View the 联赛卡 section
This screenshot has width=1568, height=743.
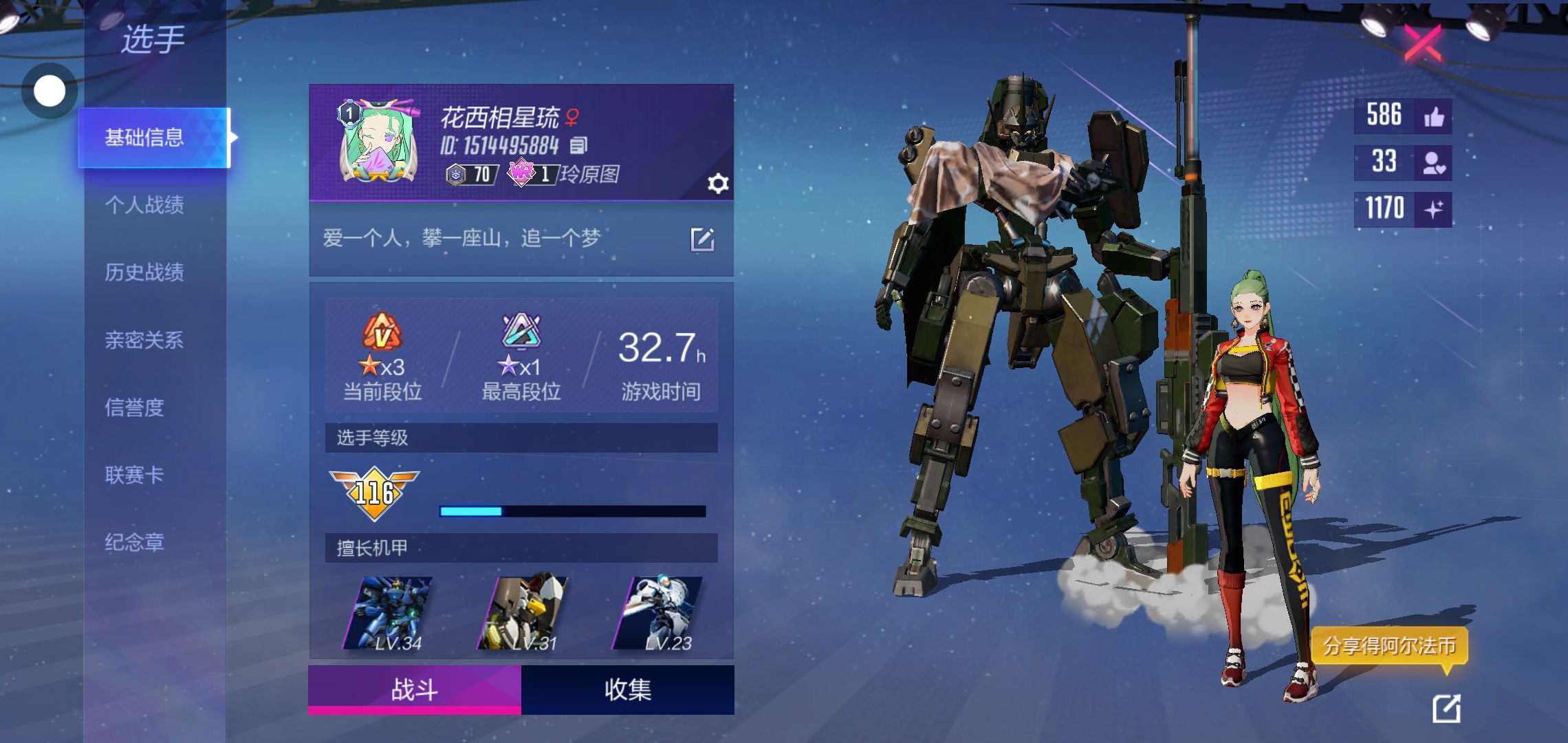click(135, 475)
